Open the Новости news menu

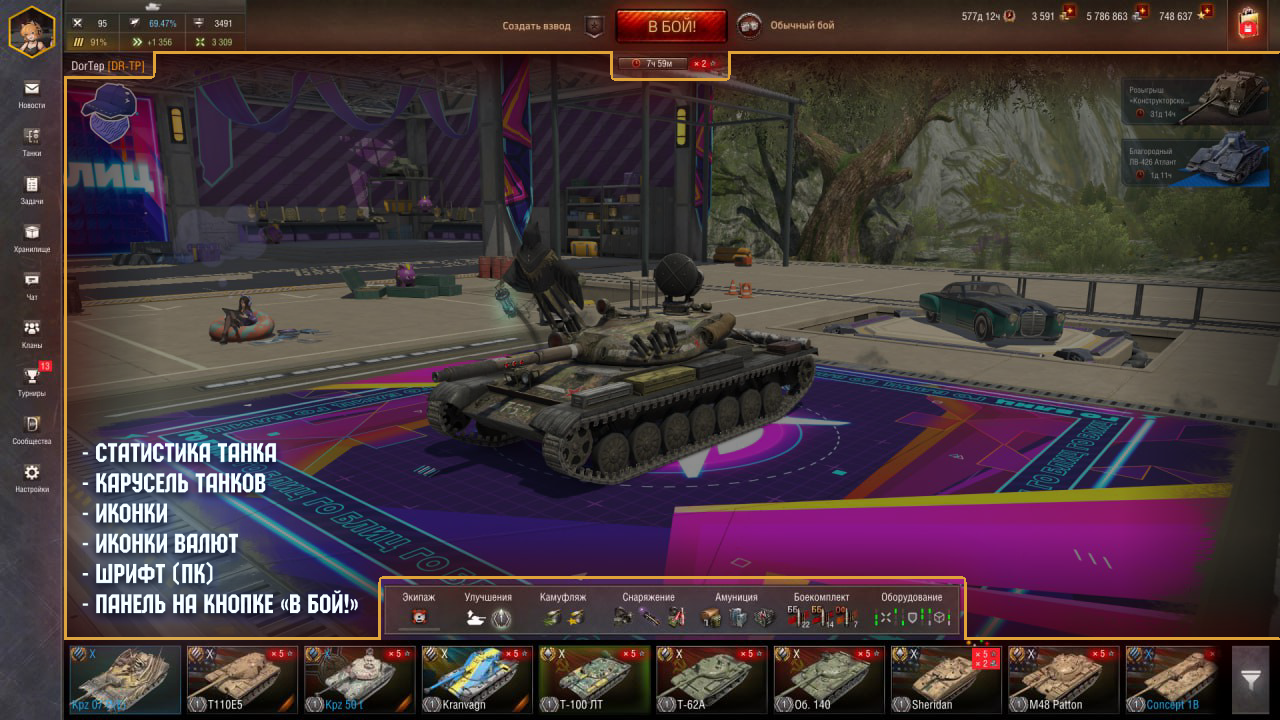pos(32,94)
